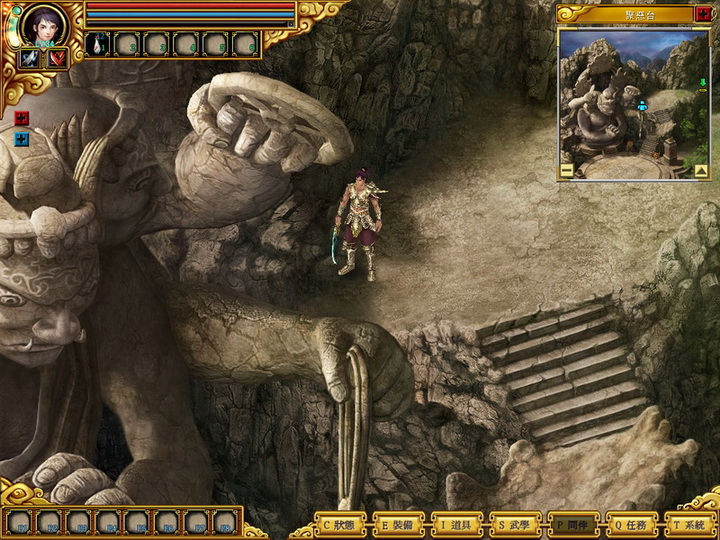Open the 狀態 status panel

[340, 524]
